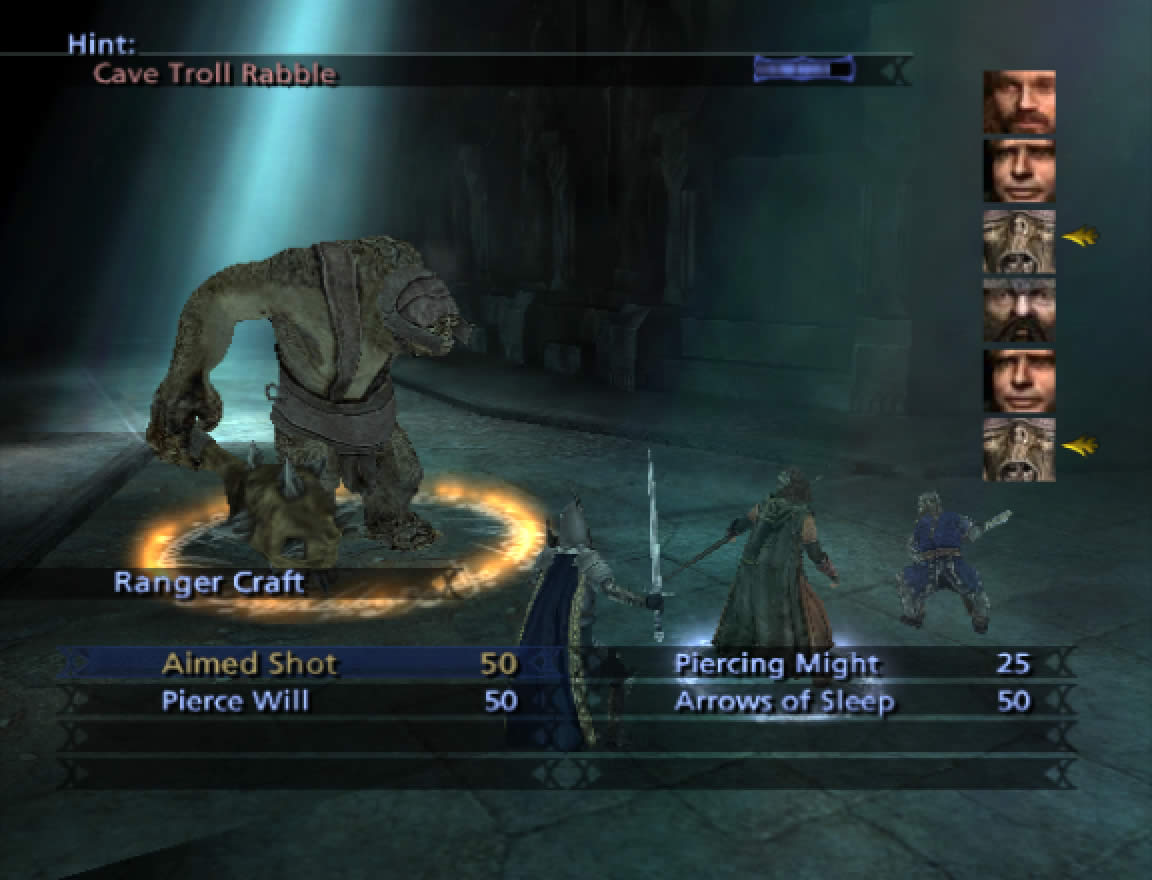Select the dark-bearded dwarf turn-order portrait
1152x880 pixels.
1019,311
